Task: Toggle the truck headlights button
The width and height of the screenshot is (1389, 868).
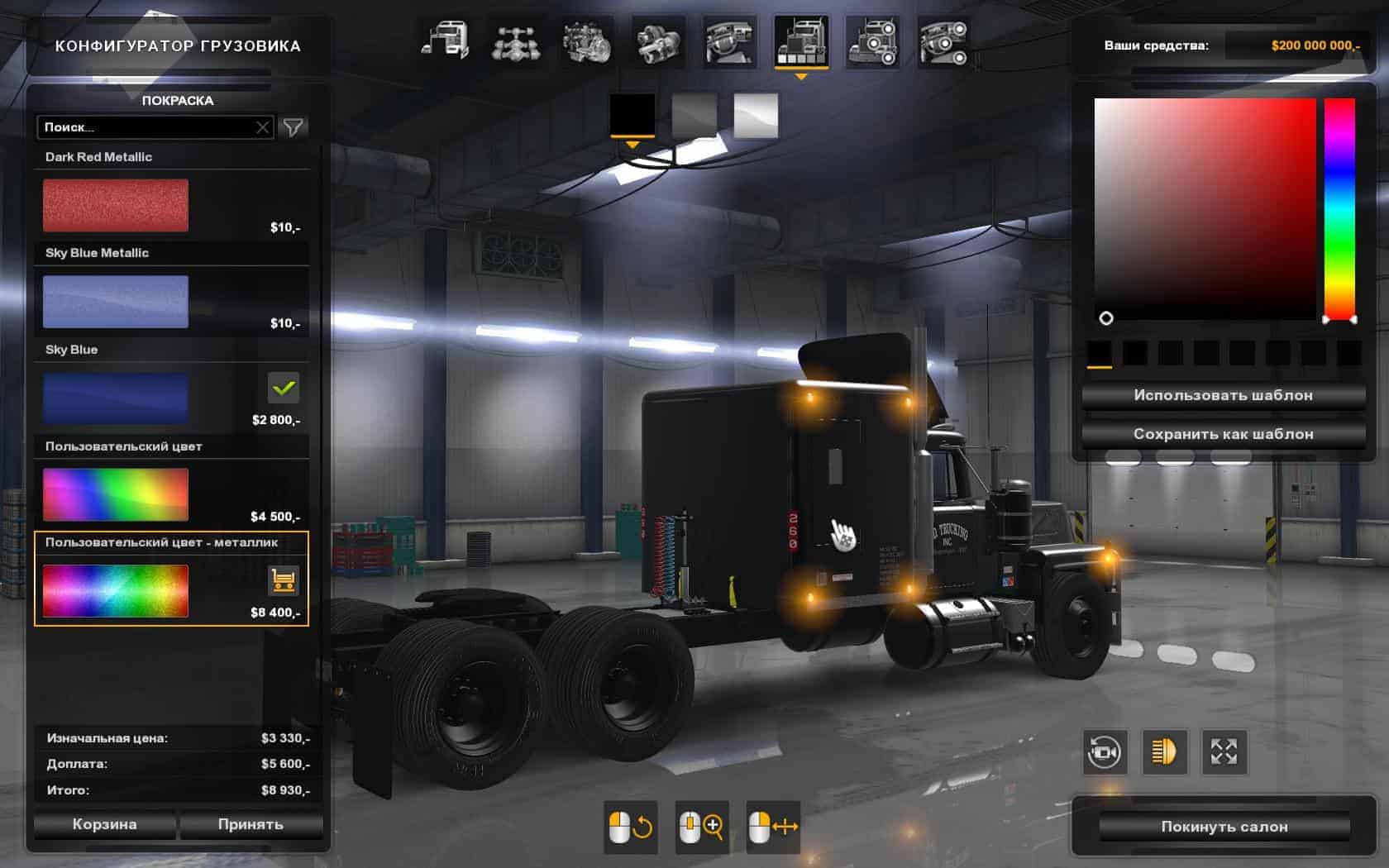Action: (x=1164, y=751)
